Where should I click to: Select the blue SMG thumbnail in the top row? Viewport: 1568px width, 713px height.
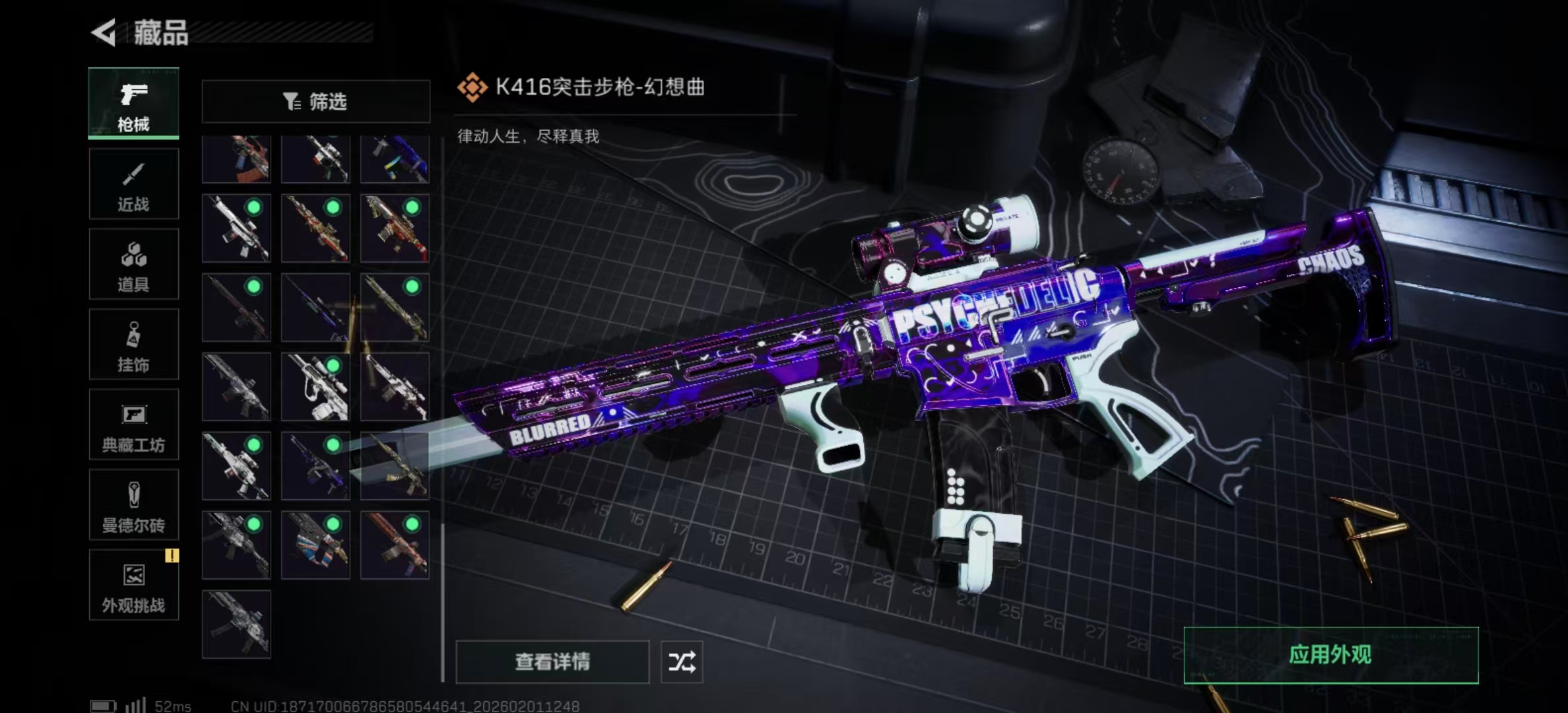[x=395, y=158]
